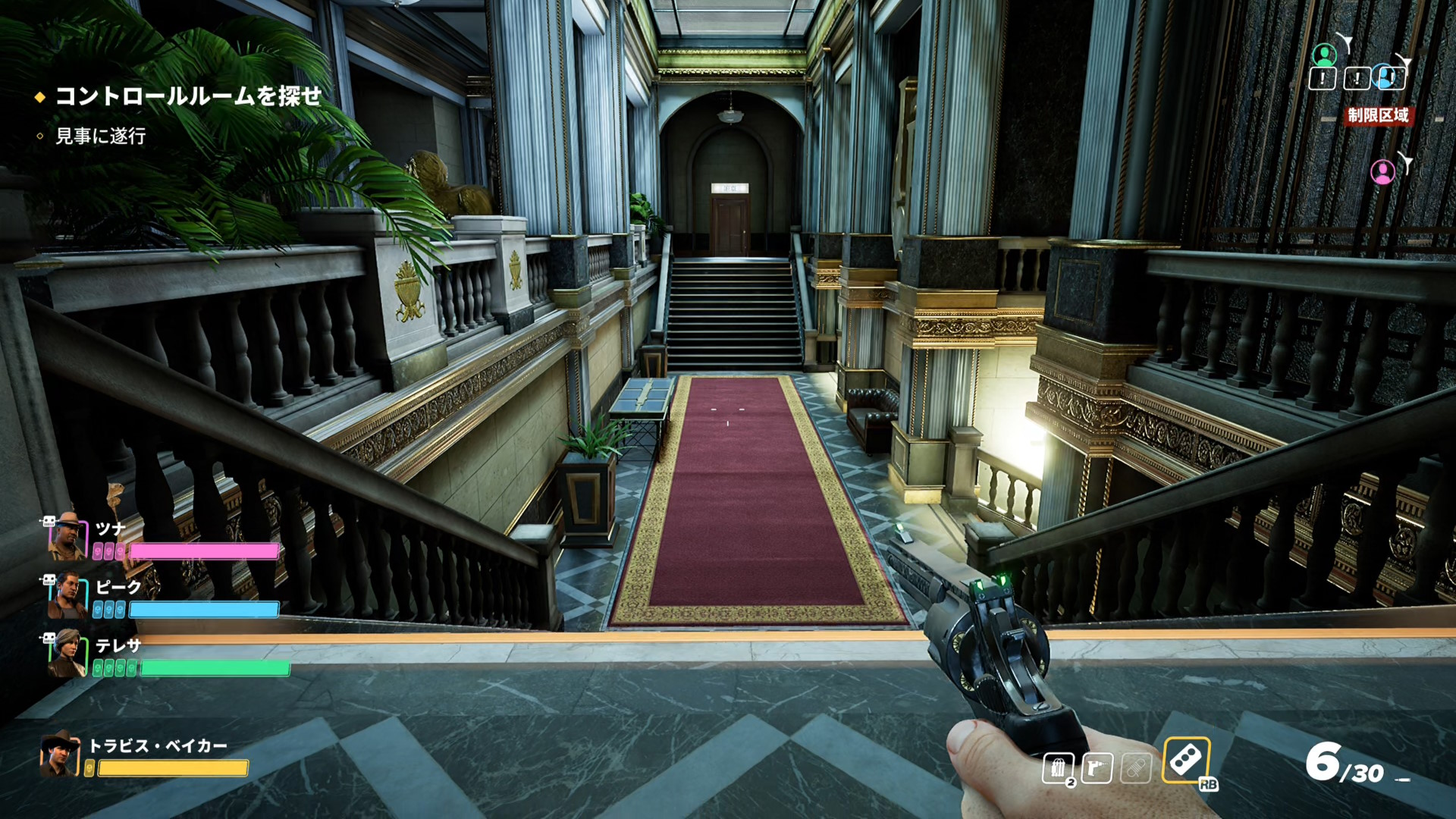Choose the power drill equipment slot
1456x819 pixels.
[1097, 768]
